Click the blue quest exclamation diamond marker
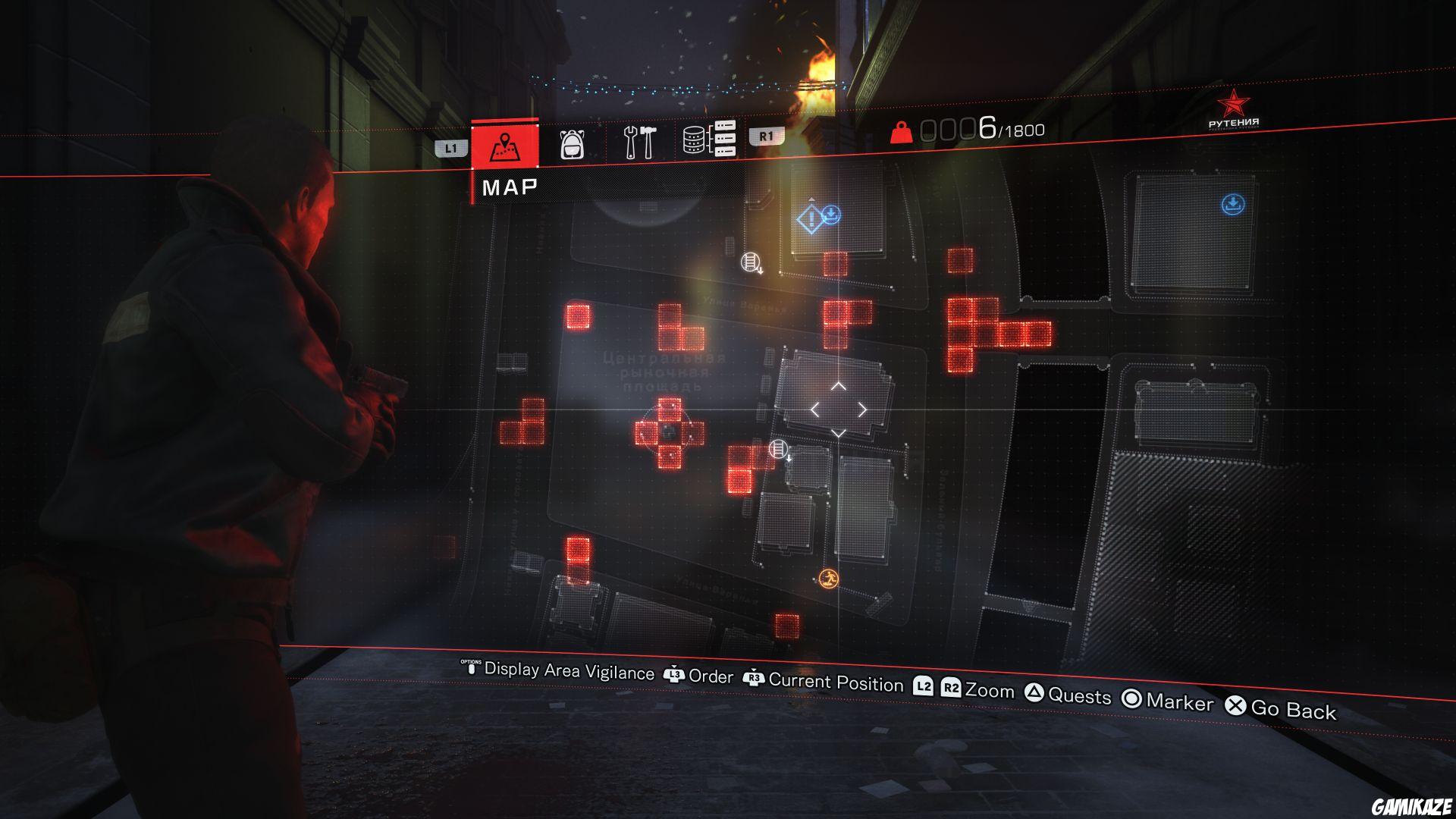 click(811, 219)
